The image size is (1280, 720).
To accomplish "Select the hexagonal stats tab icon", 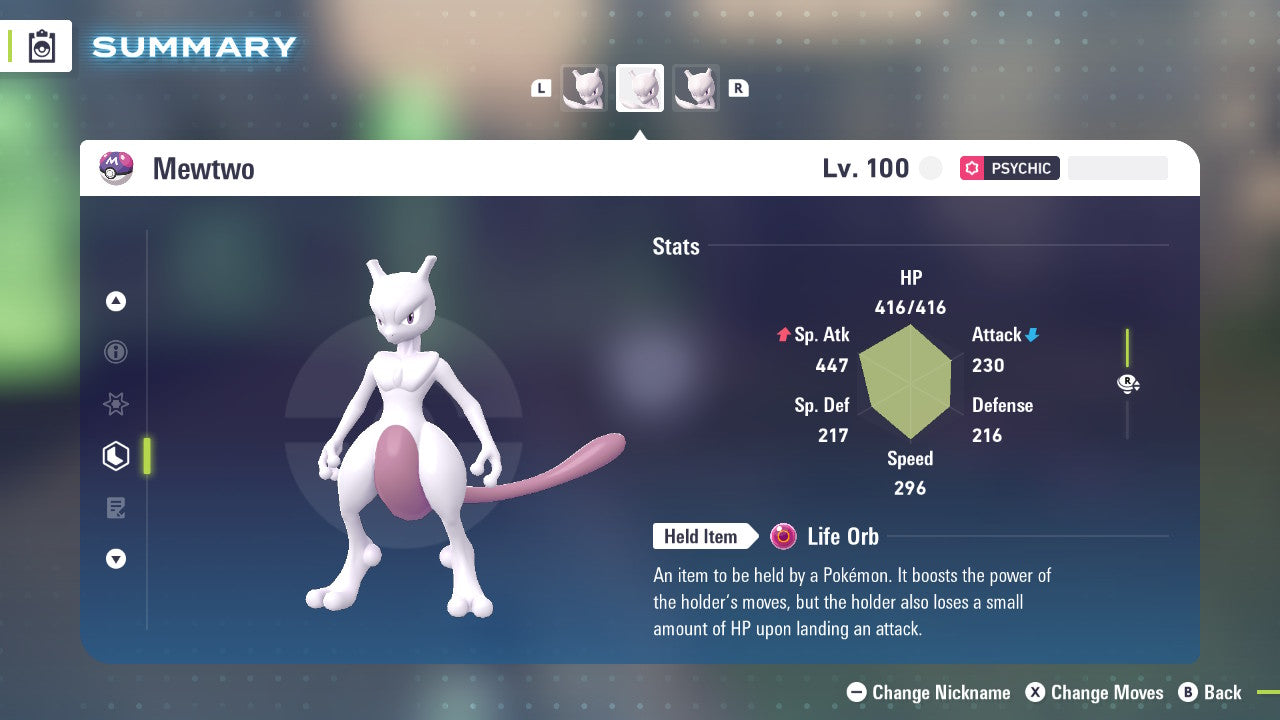I will [116, 456].
